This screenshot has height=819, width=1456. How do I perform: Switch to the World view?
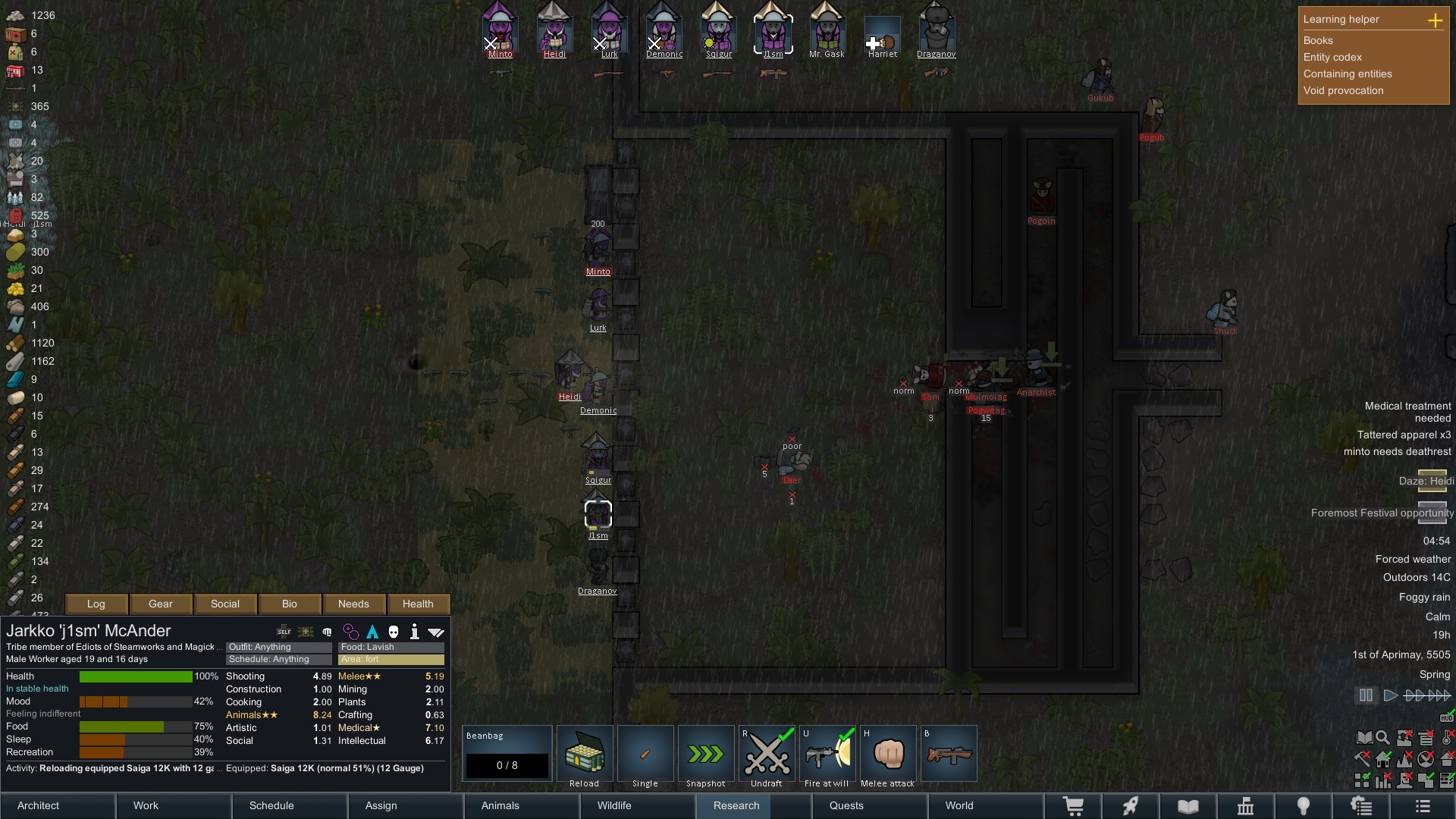click(x=959, y=805)
